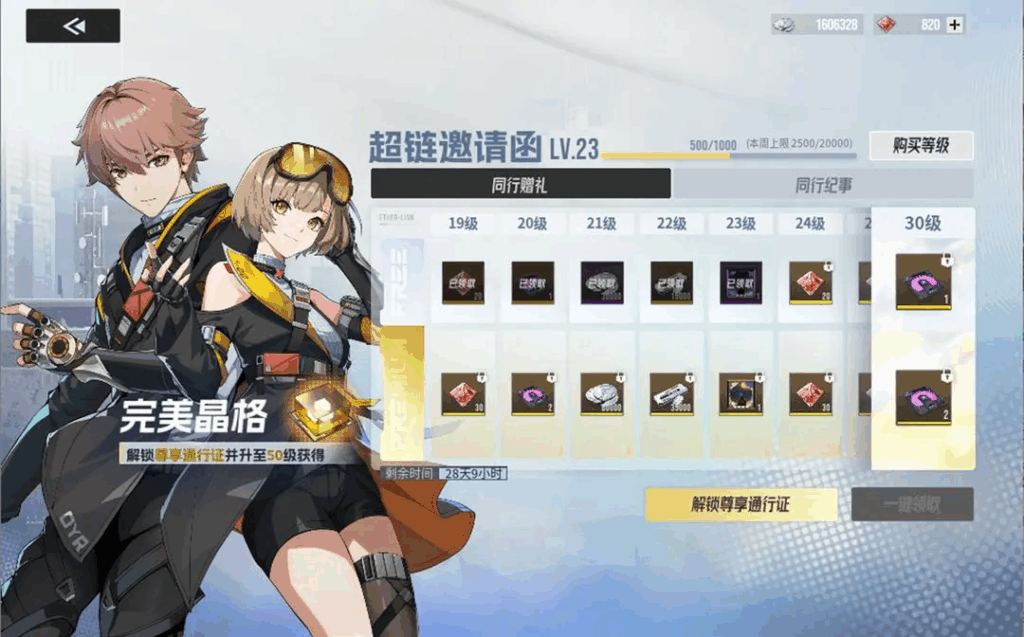Select the level 22 premium ticket reward
This screenshot has height=637, width=1024.
point(671,394)
